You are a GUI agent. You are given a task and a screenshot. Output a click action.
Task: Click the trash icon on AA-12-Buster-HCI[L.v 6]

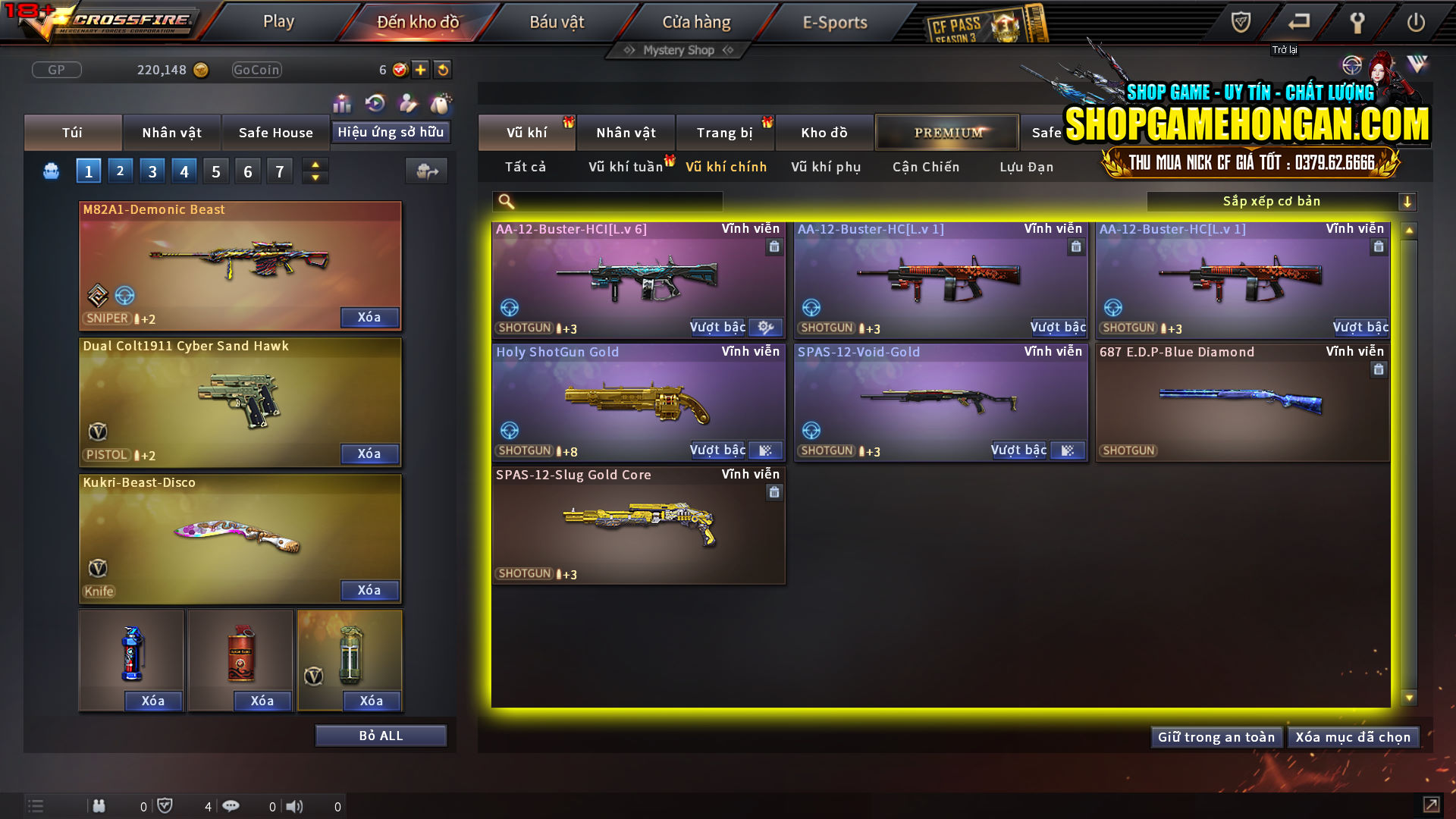[774, 247]
